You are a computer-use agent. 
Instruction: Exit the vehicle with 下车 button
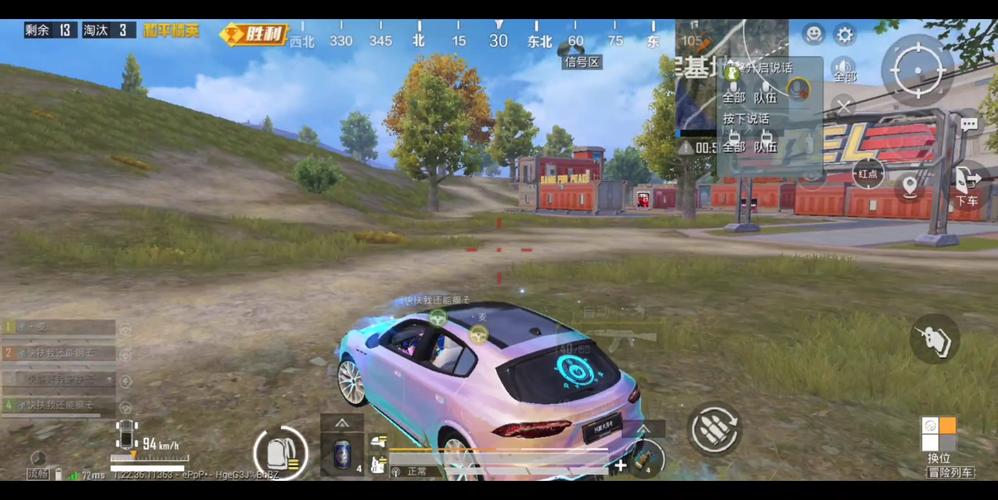coord(966,184)
